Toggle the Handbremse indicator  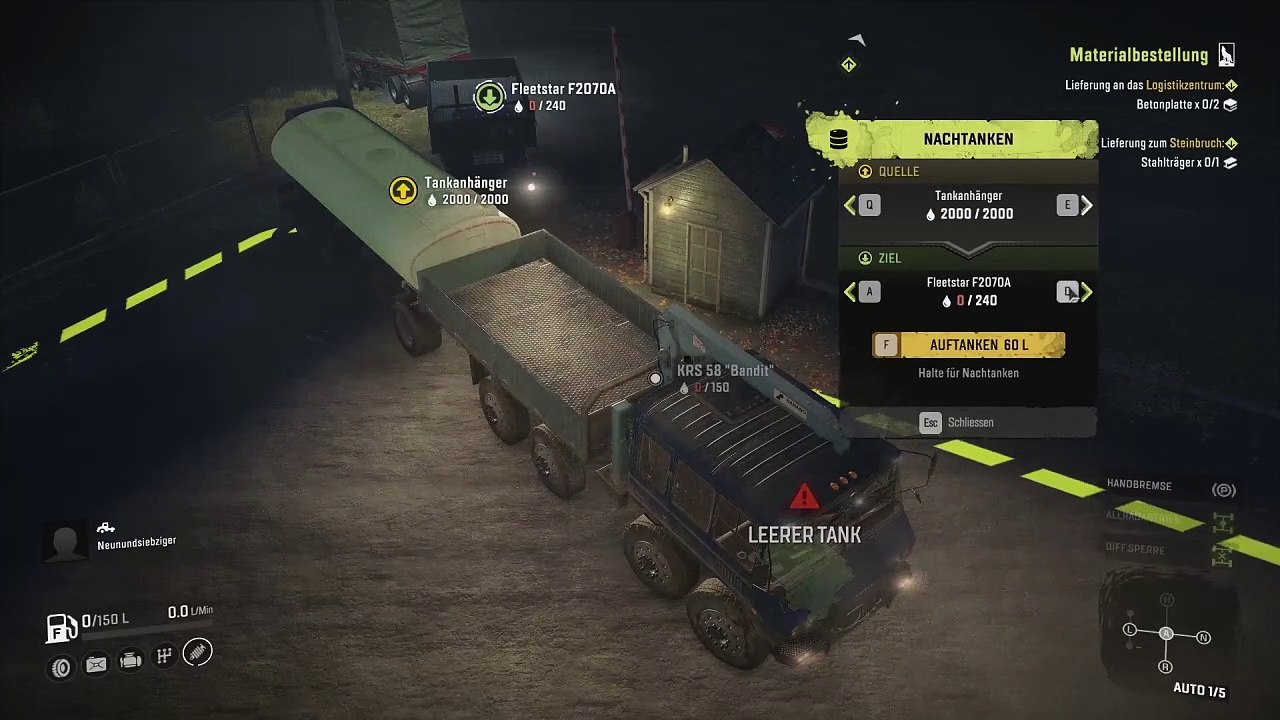(x=1223, y=490)
